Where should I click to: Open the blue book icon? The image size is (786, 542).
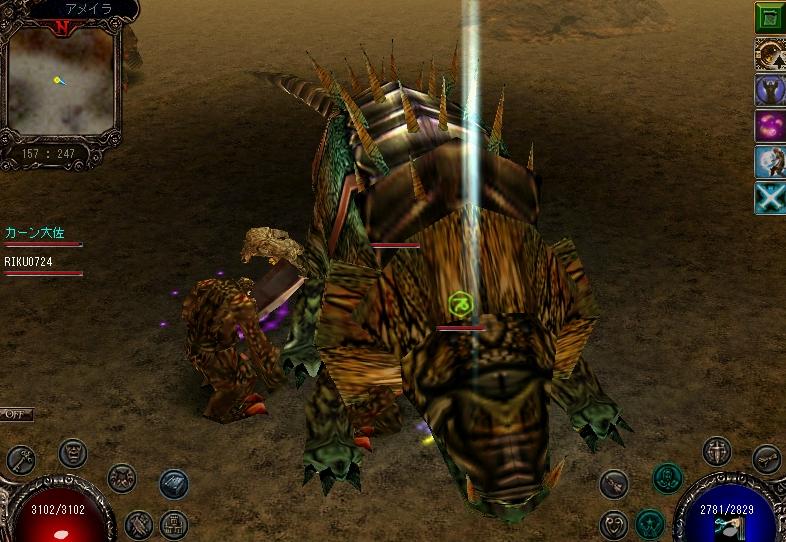point(174,484)
